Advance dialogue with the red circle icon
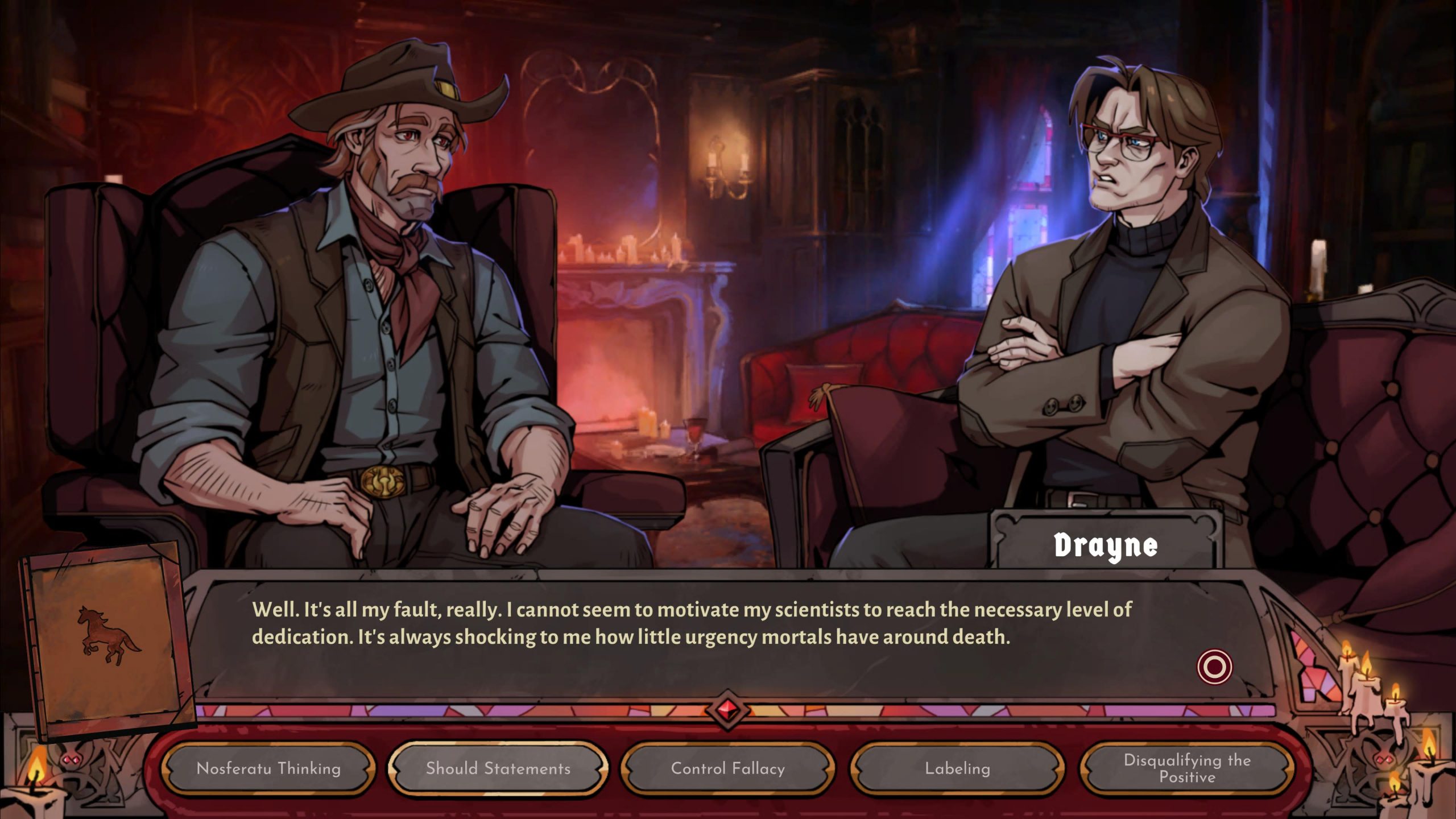1456x819 pixels. pyautogui.click(x=1214, y=667)
